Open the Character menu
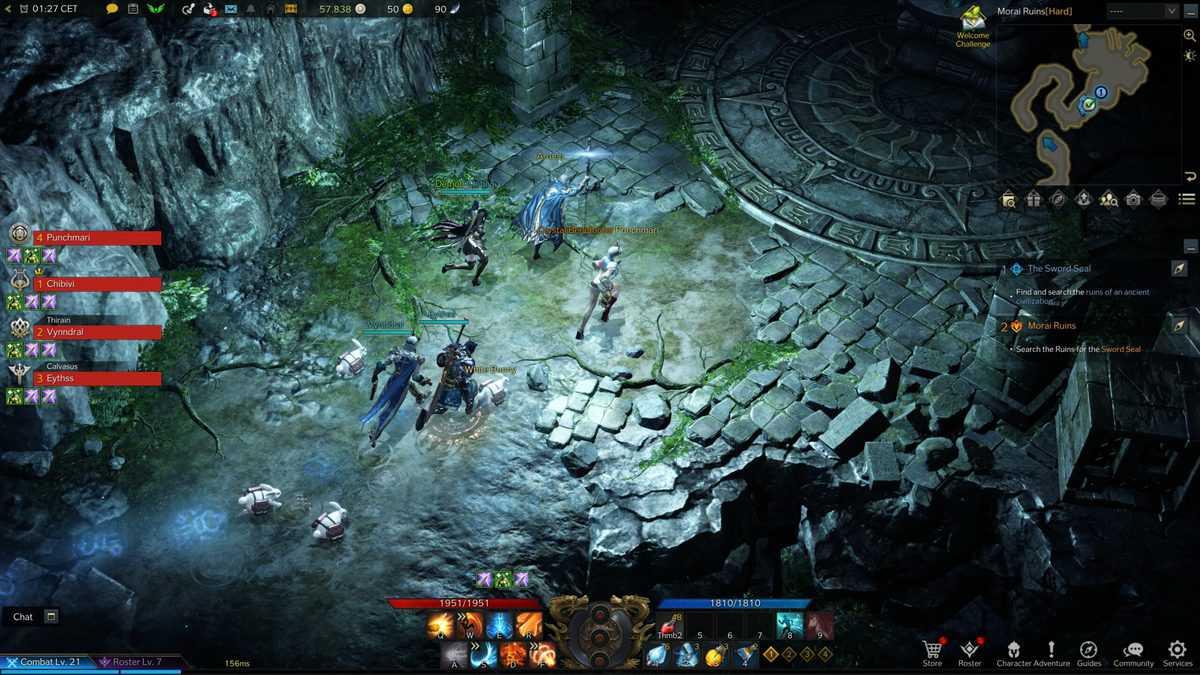 tap(1013, 652)
